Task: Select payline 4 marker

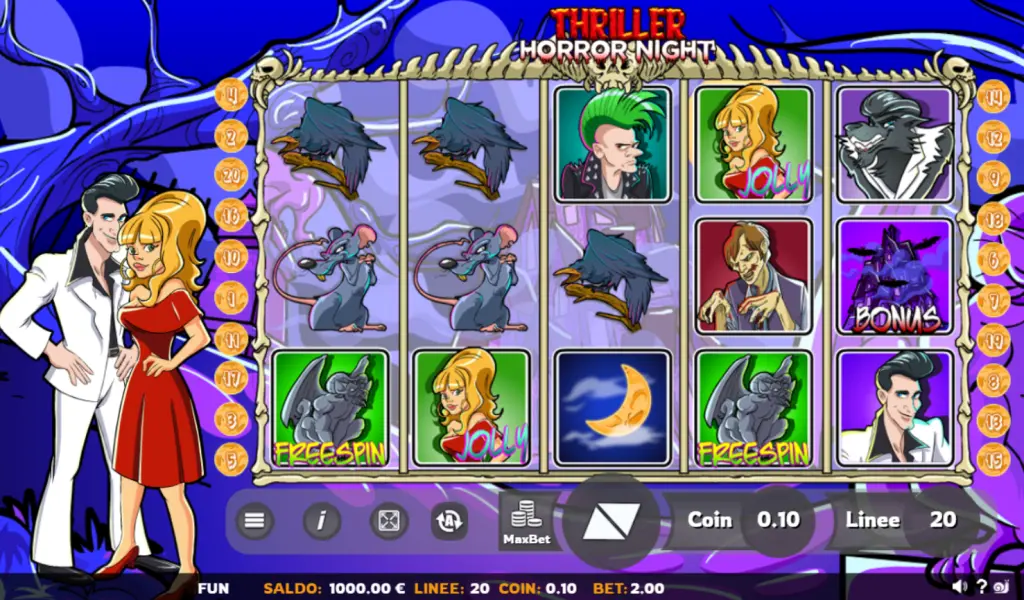Action: pyautogui.click(x=232, y=95)
